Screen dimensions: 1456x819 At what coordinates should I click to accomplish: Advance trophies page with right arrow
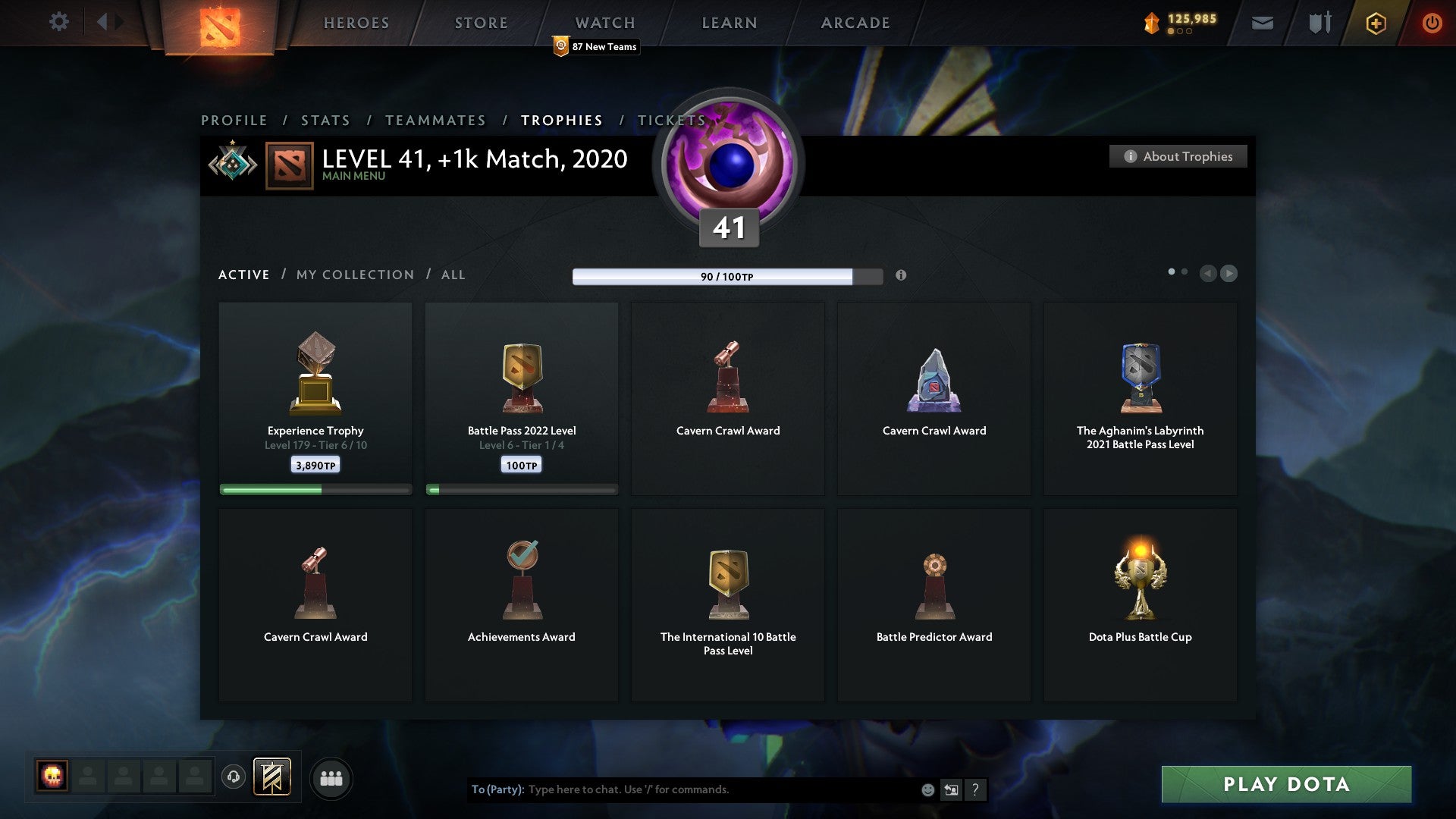coord(1229,274)
